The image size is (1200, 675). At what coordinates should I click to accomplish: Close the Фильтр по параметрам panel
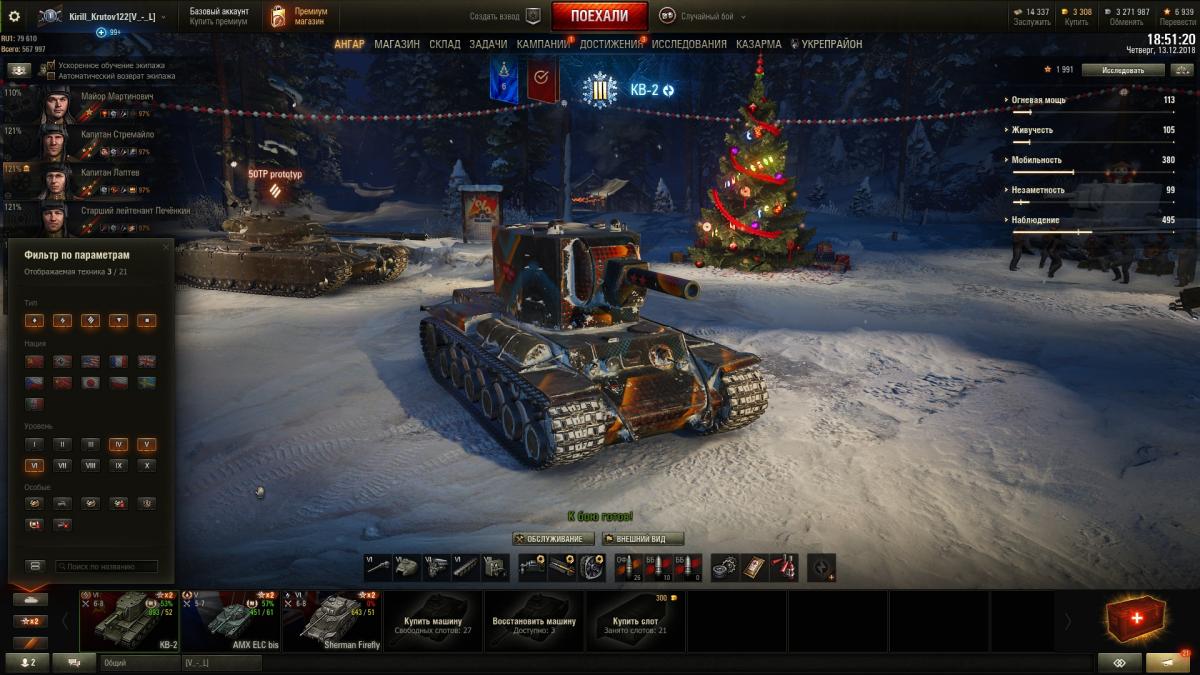(166, 246)
